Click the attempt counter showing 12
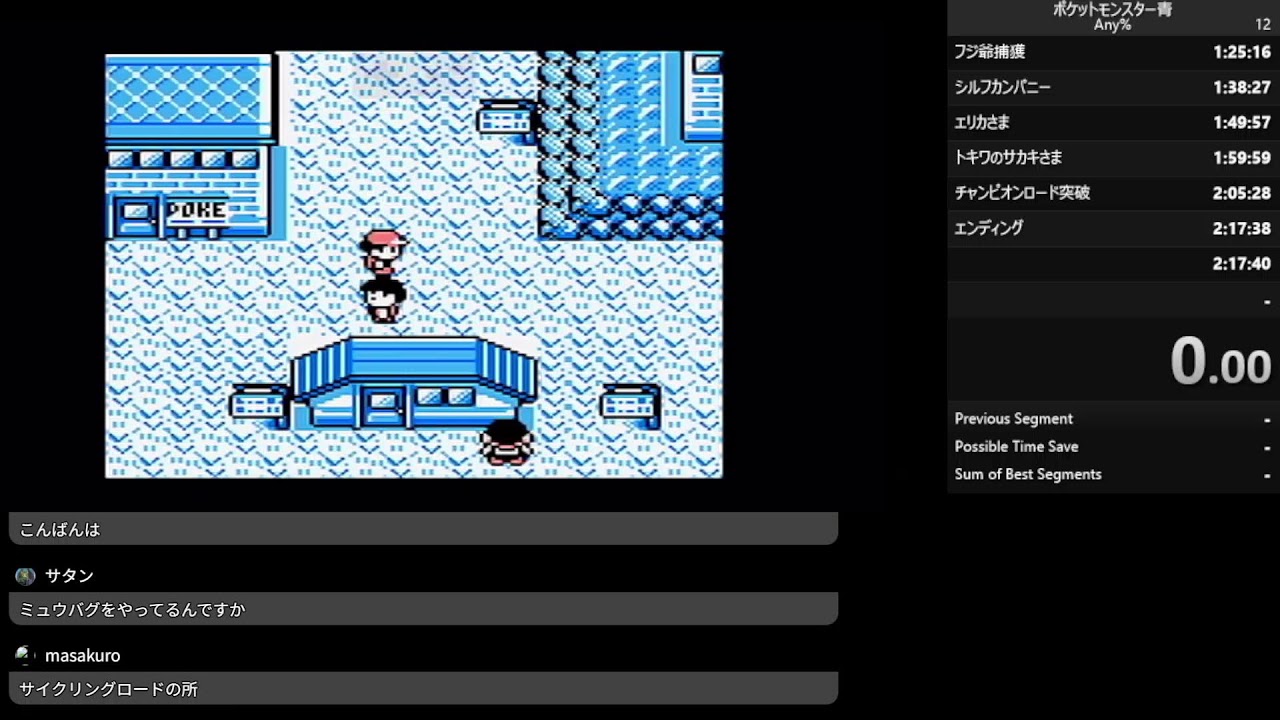1280x720 pixels. (x=1262, y=24)
